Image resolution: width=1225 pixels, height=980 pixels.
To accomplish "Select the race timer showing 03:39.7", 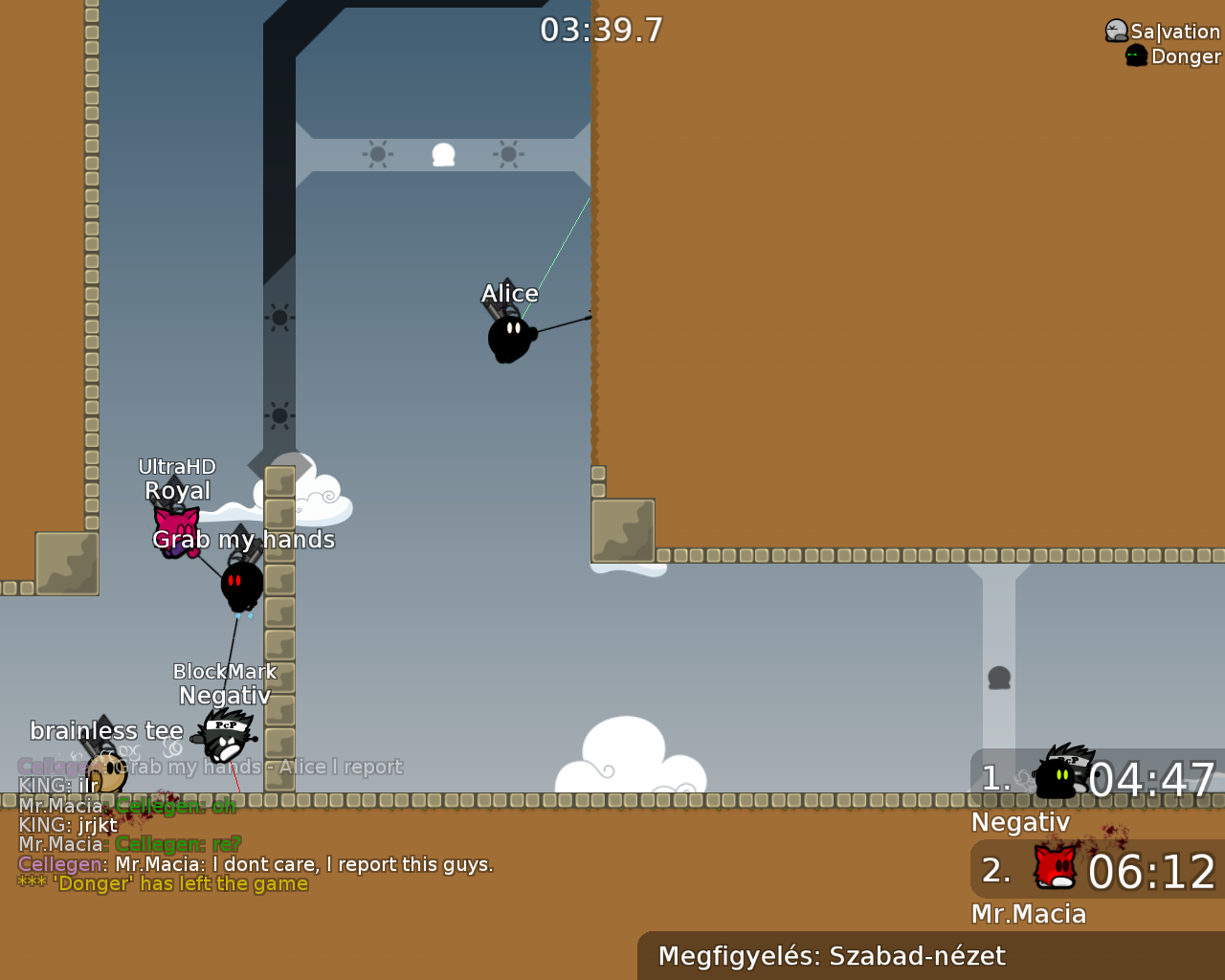I will 603,30.
